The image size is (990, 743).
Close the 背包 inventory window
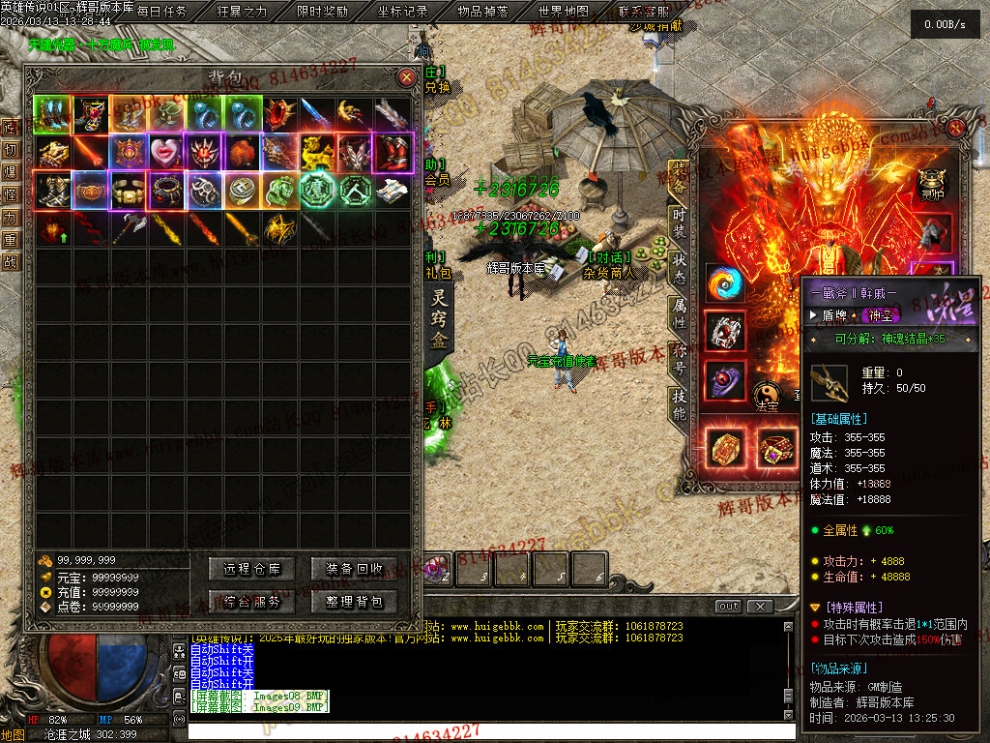pos(406,77)
